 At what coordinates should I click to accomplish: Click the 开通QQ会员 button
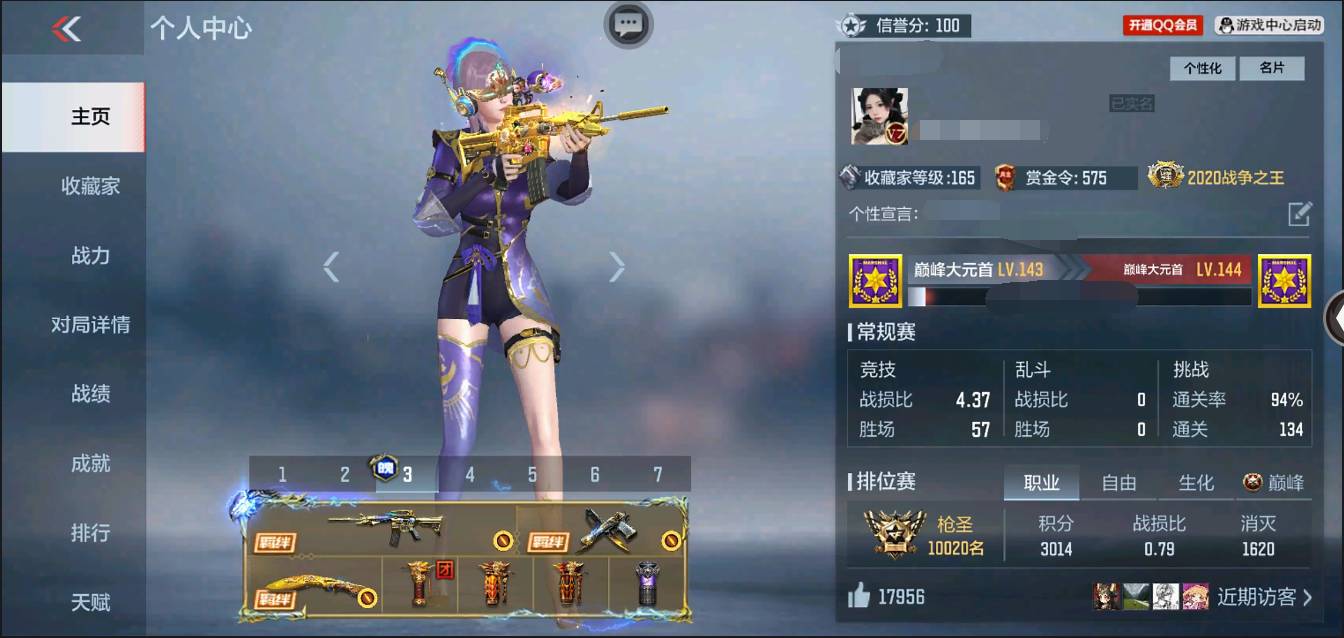click(x=1163, y=25)
